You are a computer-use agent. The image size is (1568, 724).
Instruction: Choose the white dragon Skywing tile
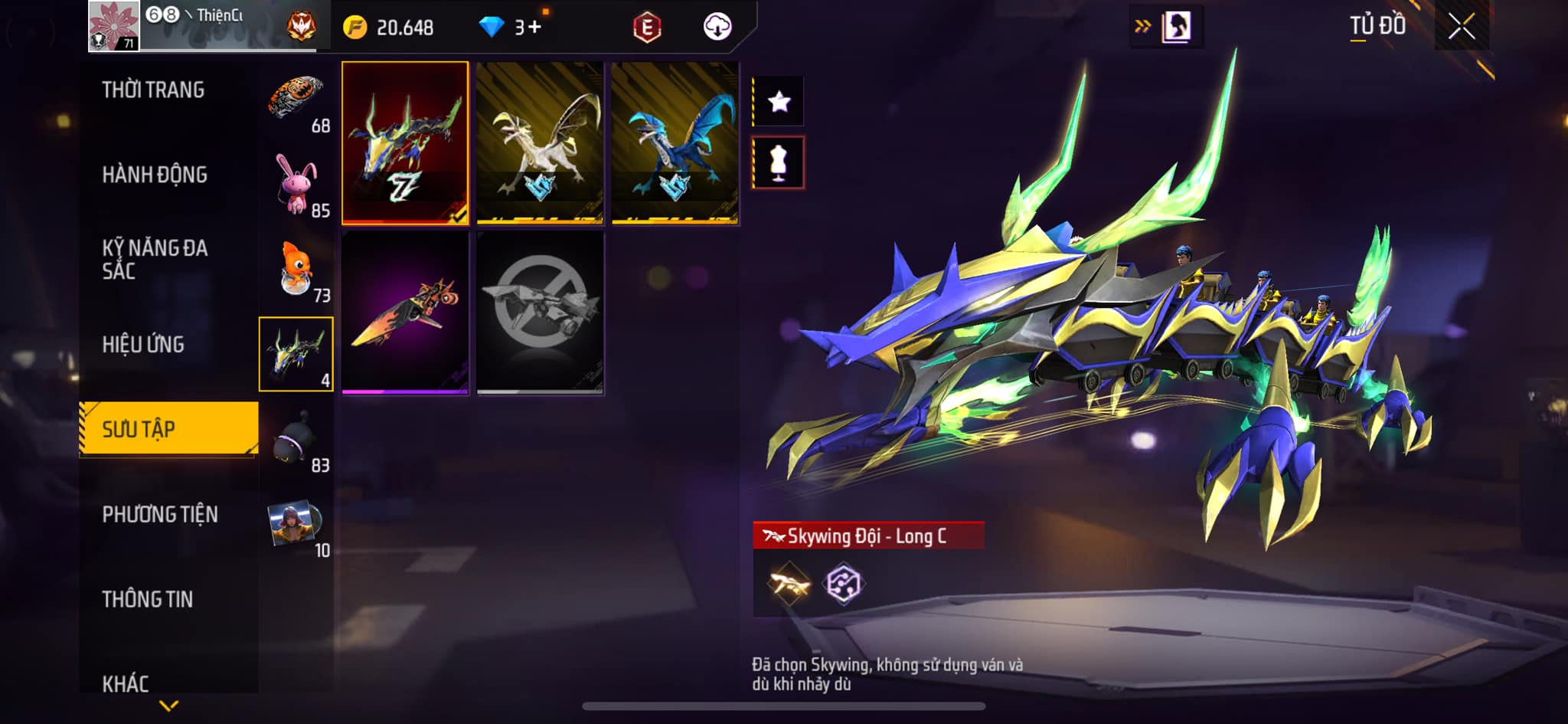(540, 143)
